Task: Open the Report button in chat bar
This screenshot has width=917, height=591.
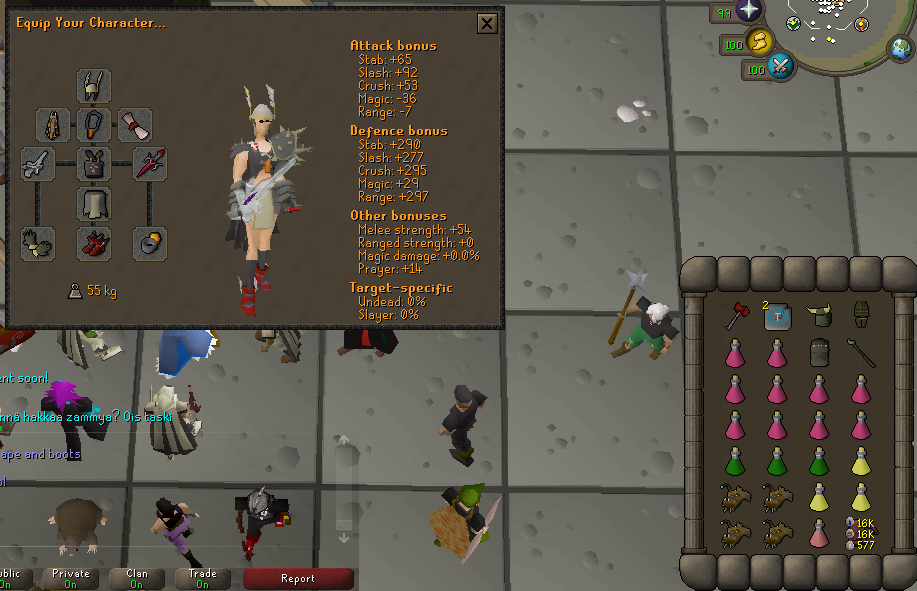Action: [298, 578]
